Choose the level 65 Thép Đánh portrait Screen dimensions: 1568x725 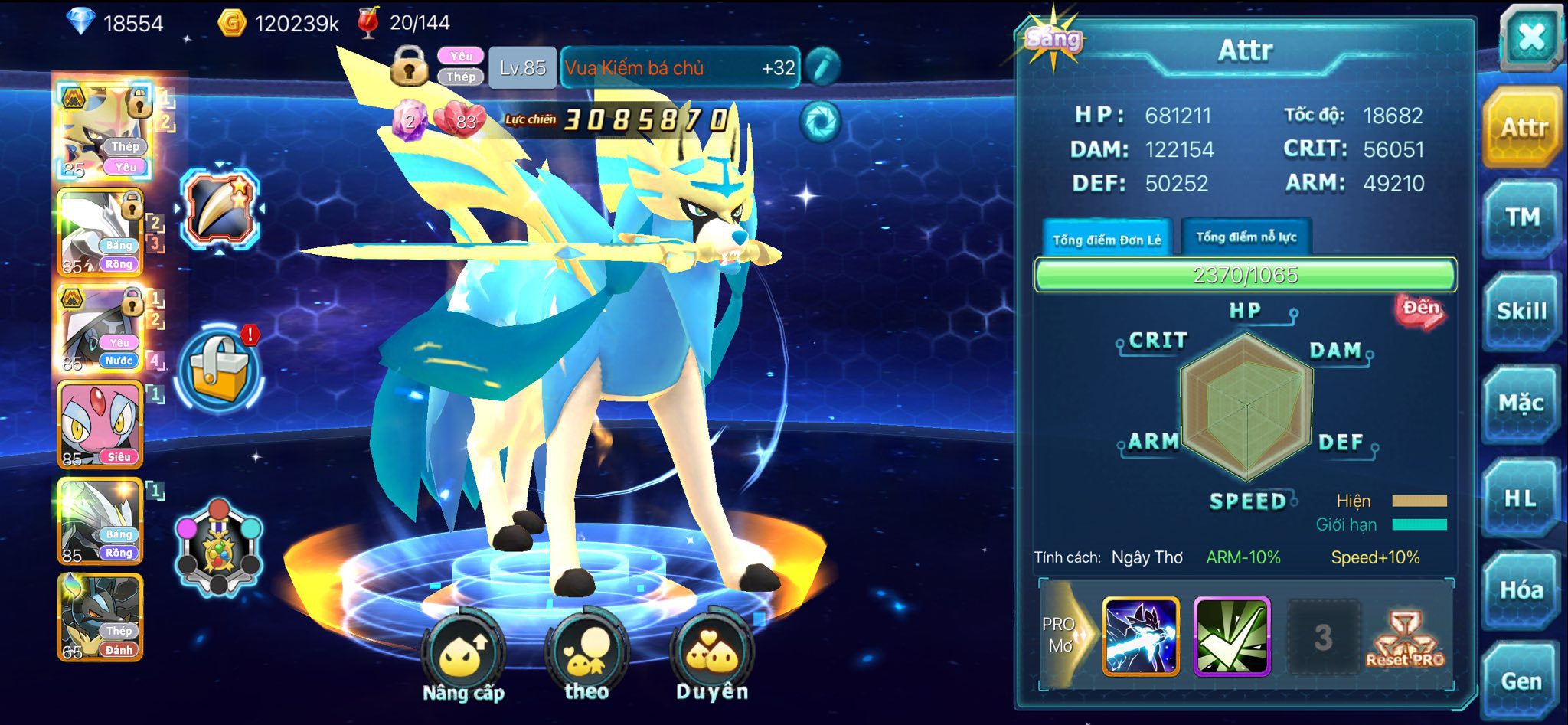100,617
